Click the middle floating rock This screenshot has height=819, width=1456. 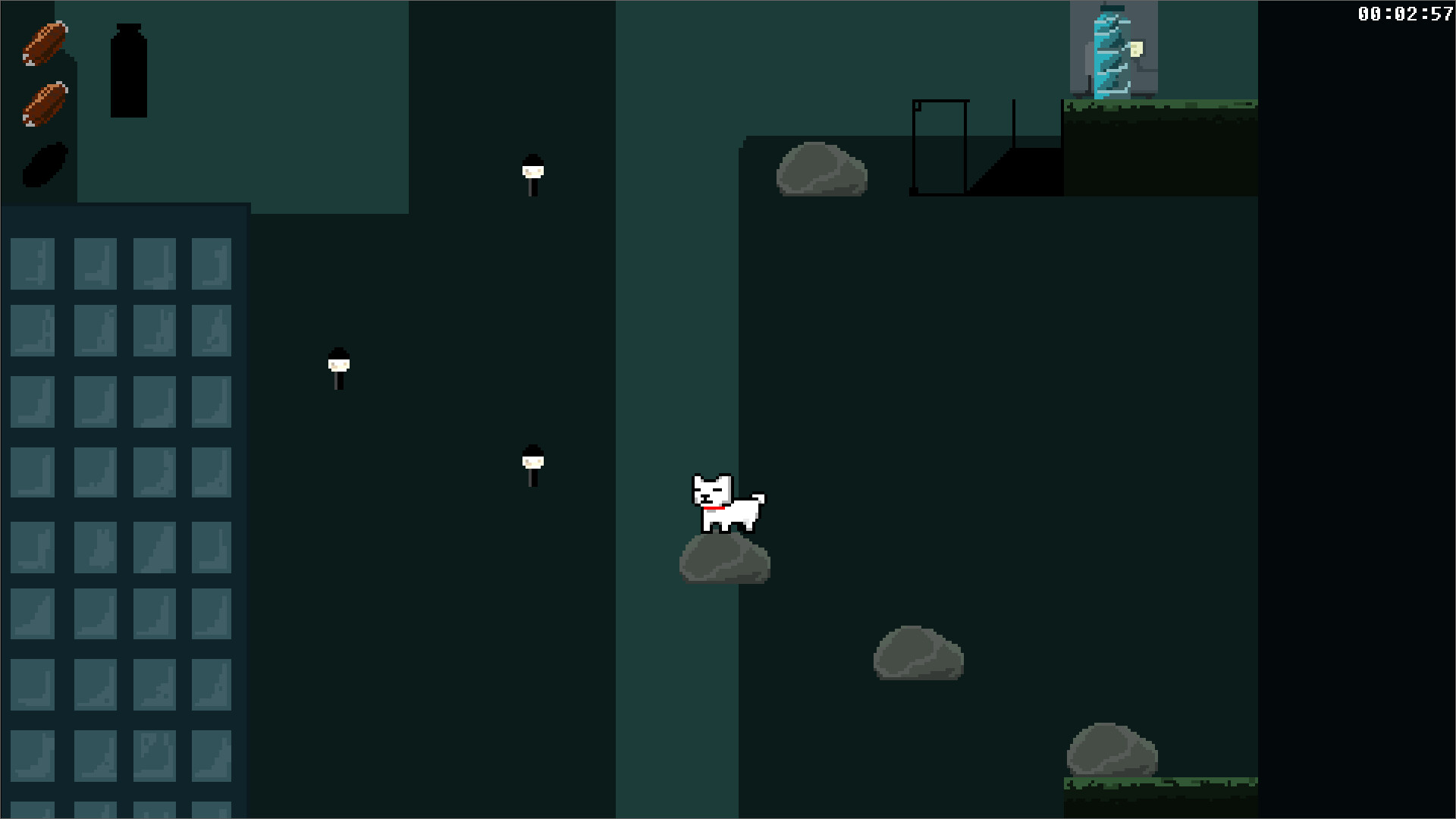(918, 654)
